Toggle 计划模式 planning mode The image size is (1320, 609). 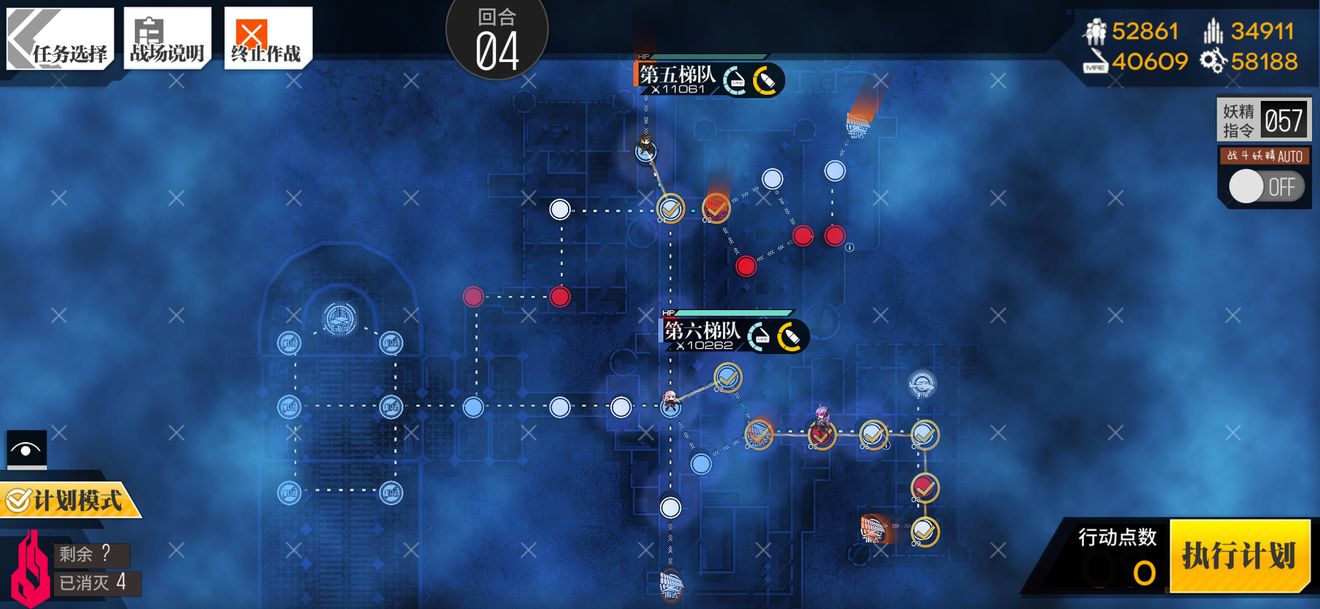point(70,499)
